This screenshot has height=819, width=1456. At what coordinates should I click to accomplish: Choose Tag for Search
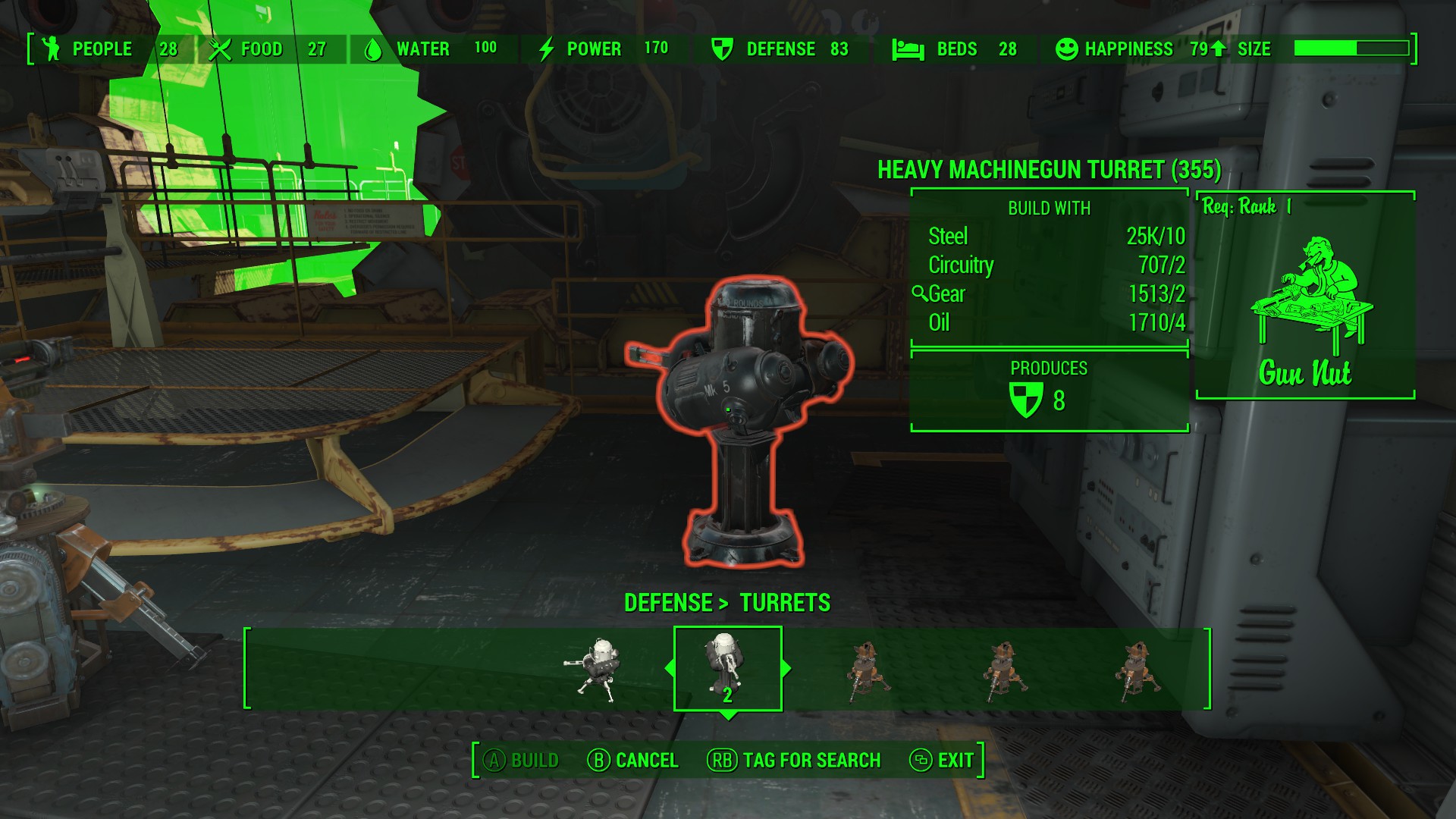tap(794, 760)
